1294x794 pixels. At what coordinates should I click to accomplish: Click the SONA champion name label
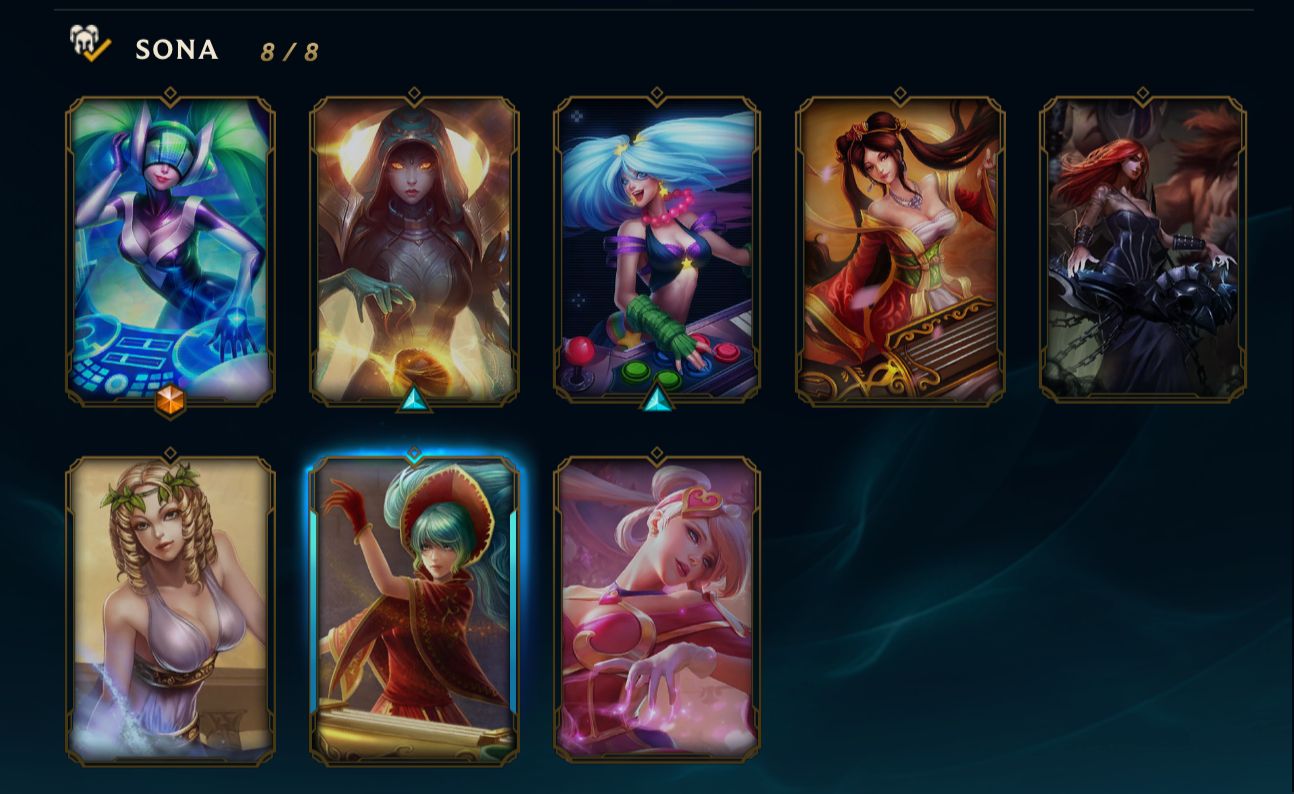tap(178, 50)
